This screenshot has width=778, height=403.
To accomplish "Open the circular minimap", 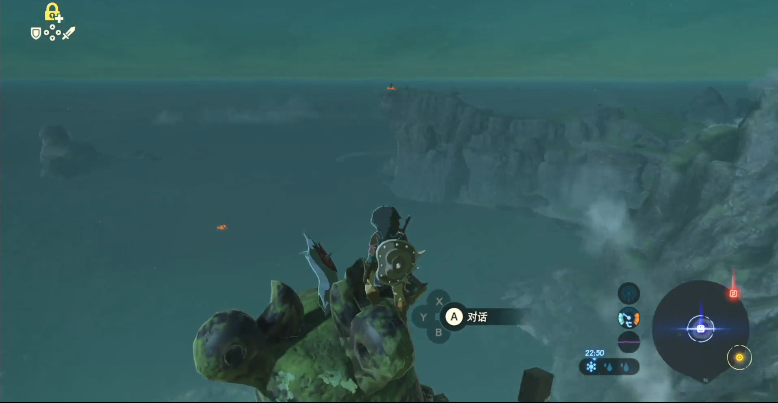I will tap(700, 328).
